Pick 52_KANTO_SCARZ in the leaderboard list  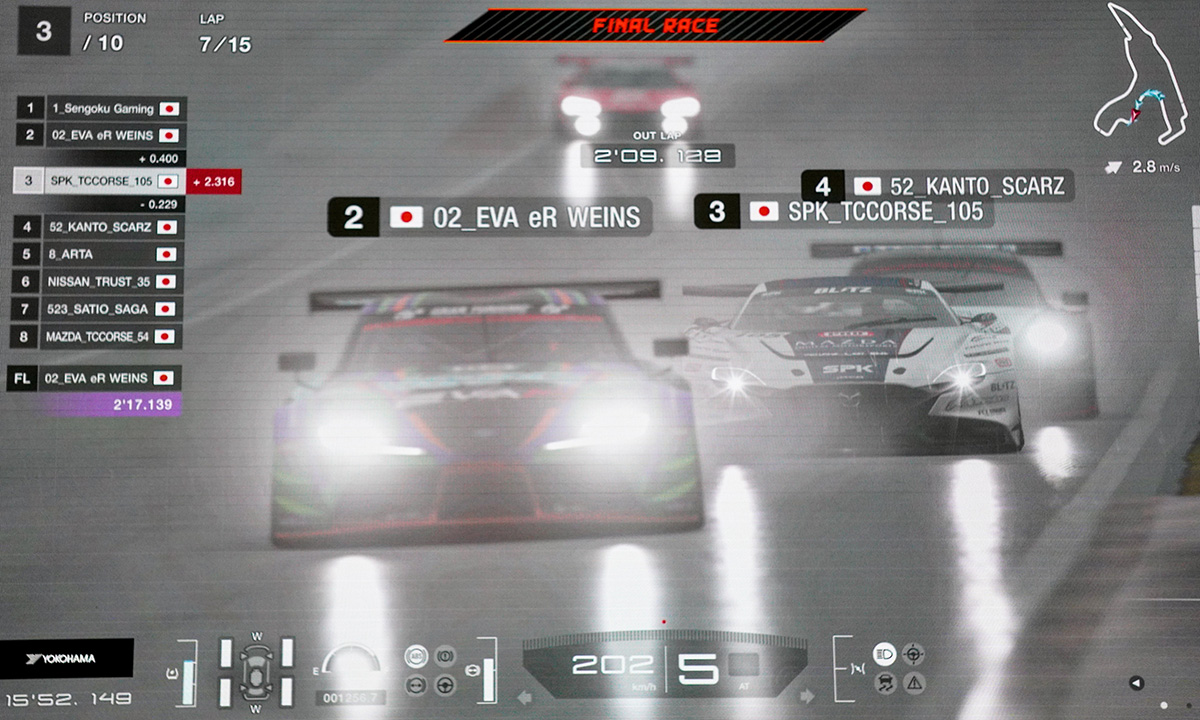(100, 227)
